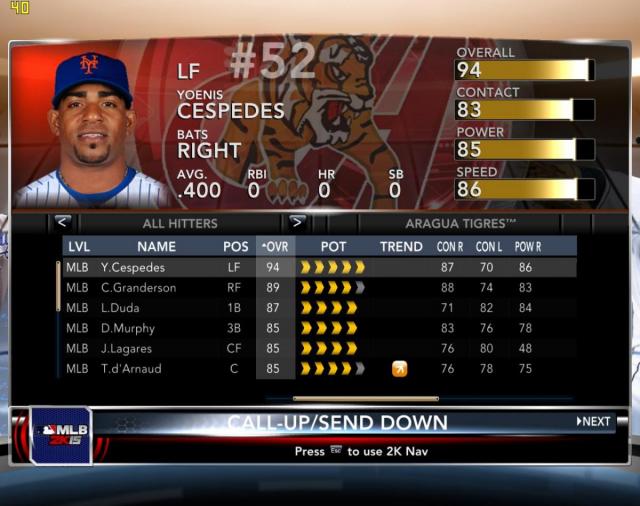
Task: Click the Aragua Tigres team header
Action: [x=460, y=223]
